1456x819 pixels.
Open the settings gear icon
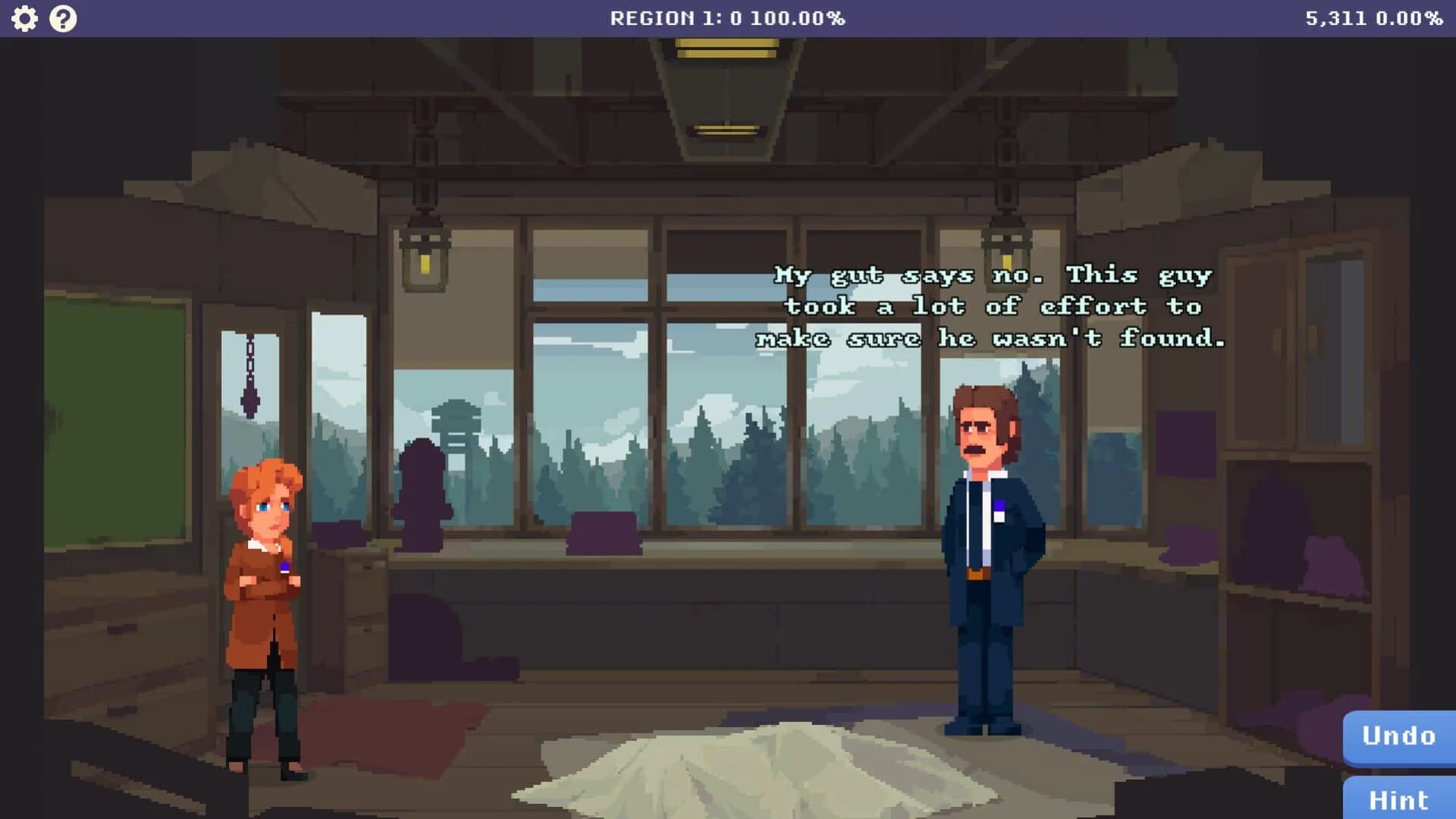pyautogui.click(x=26, y=17)
